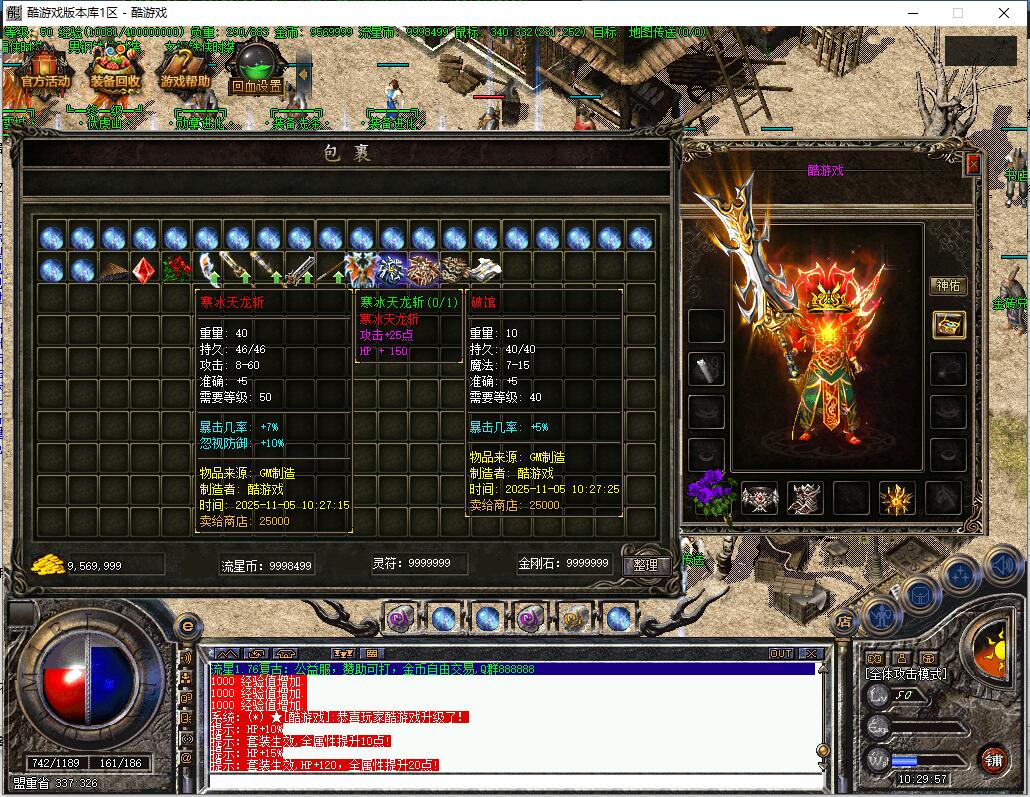This screenshot has width=1030, height=797.
Task: Open the treasure chest icon on character panel
Action: (x=948, y=324)
